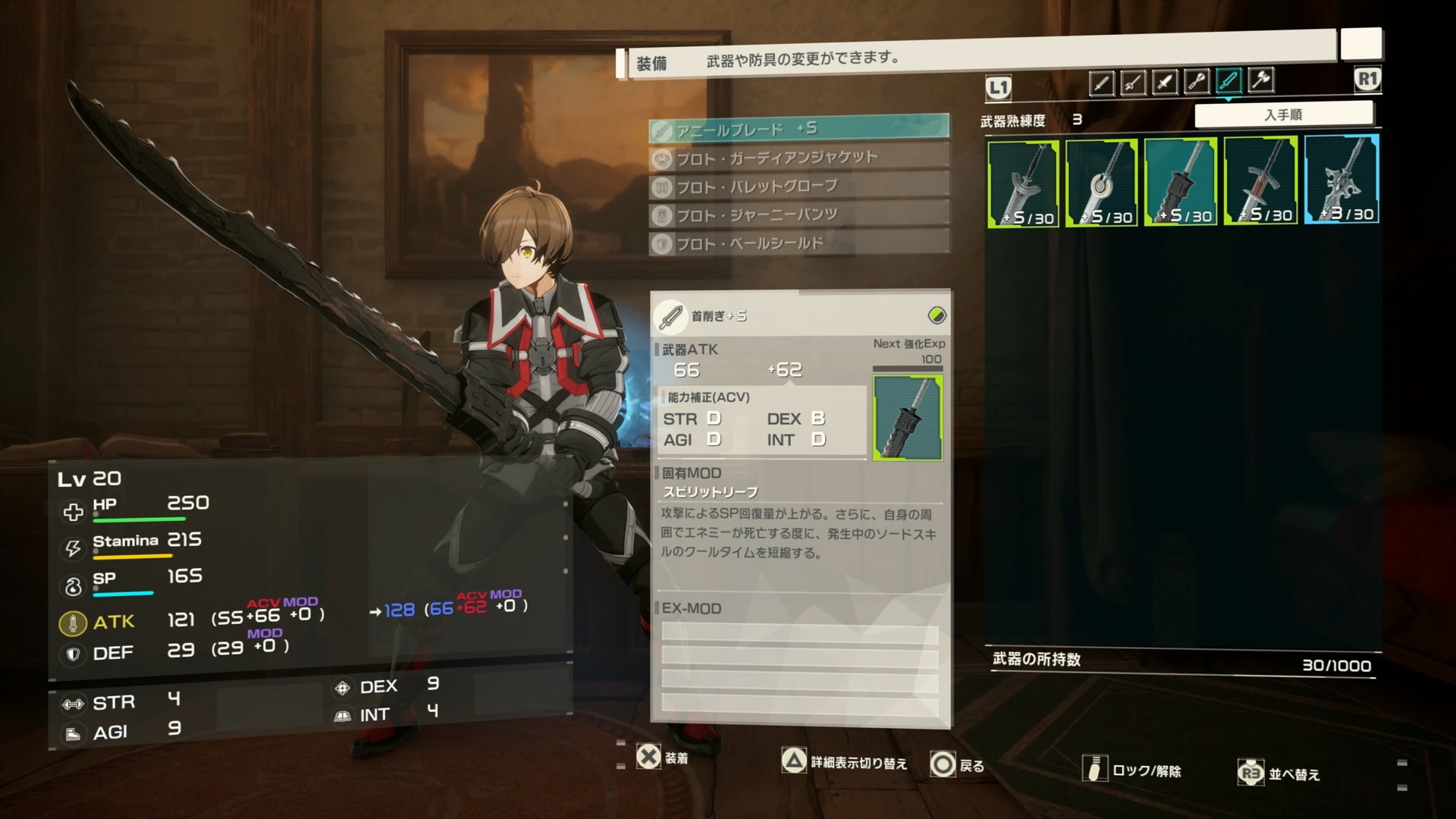The image size is (1456, 819).
Task: Open the mace weapon category tab
Action: [x=1197, y=82]
